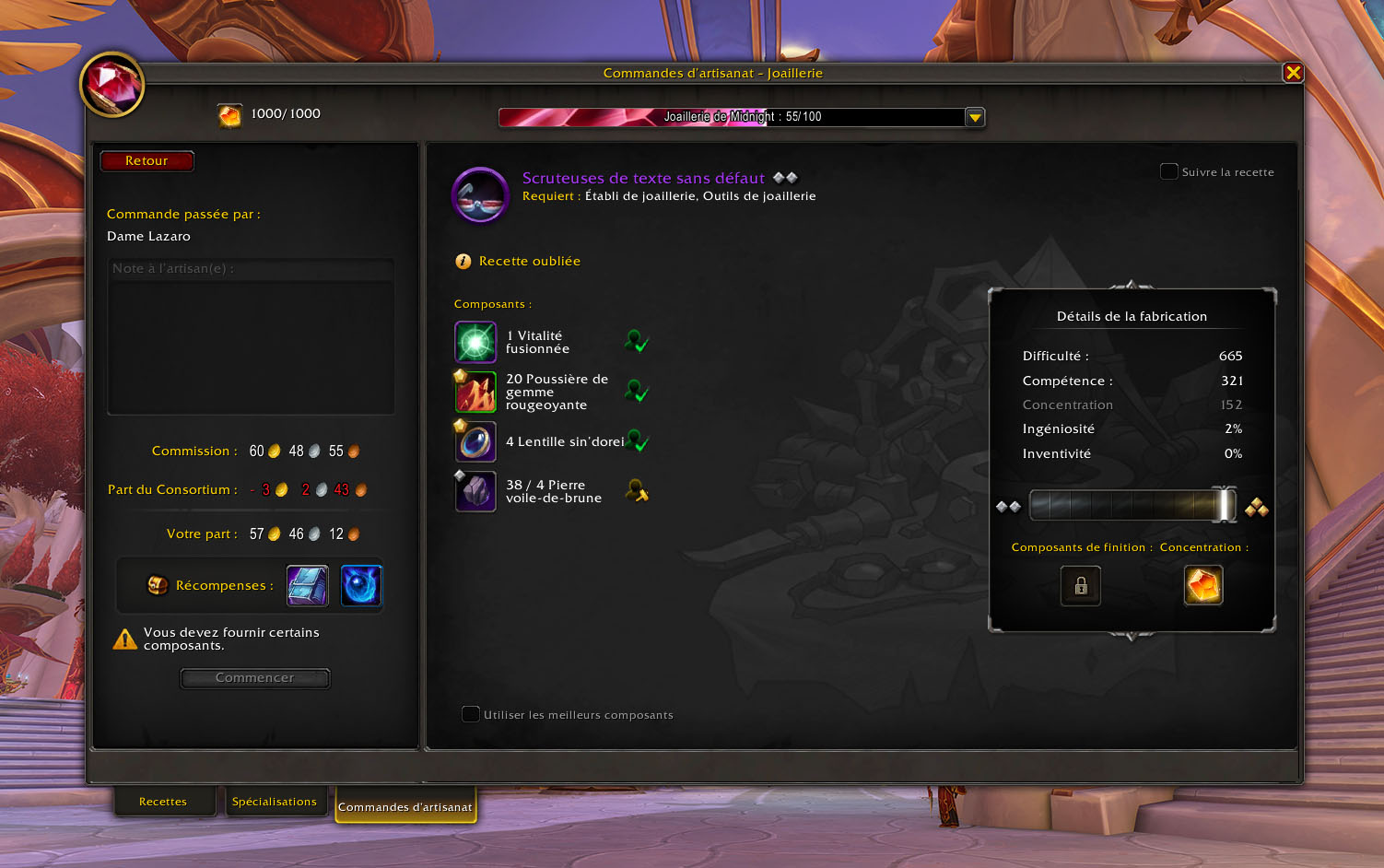Screen dimensions: 1384x868
Task: Select the Lentille sin'dorei reagent slot
Action: tap(475, 442)
